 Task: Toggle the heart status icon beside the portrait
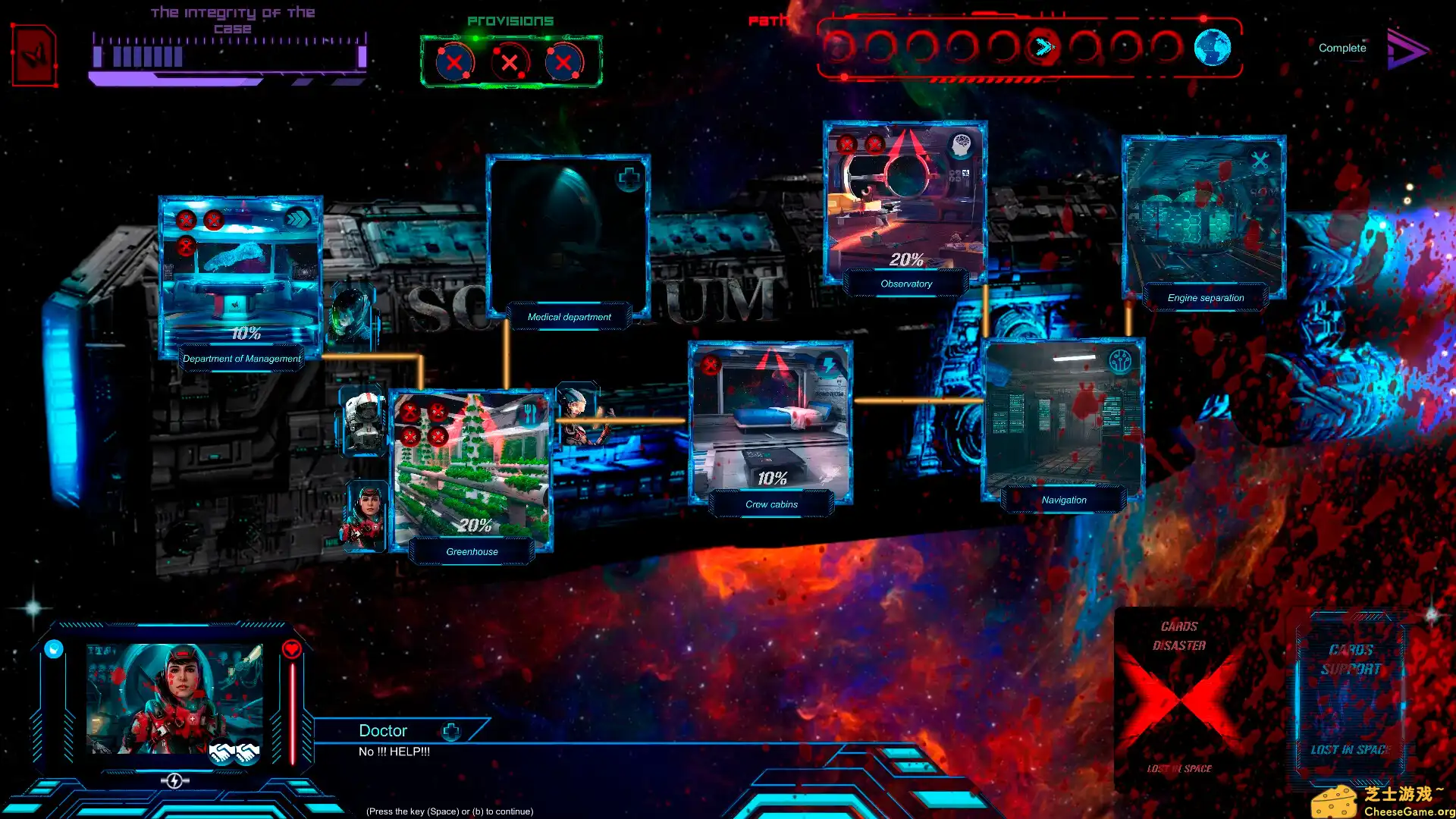pyautogui.click(x=292, y=648)
